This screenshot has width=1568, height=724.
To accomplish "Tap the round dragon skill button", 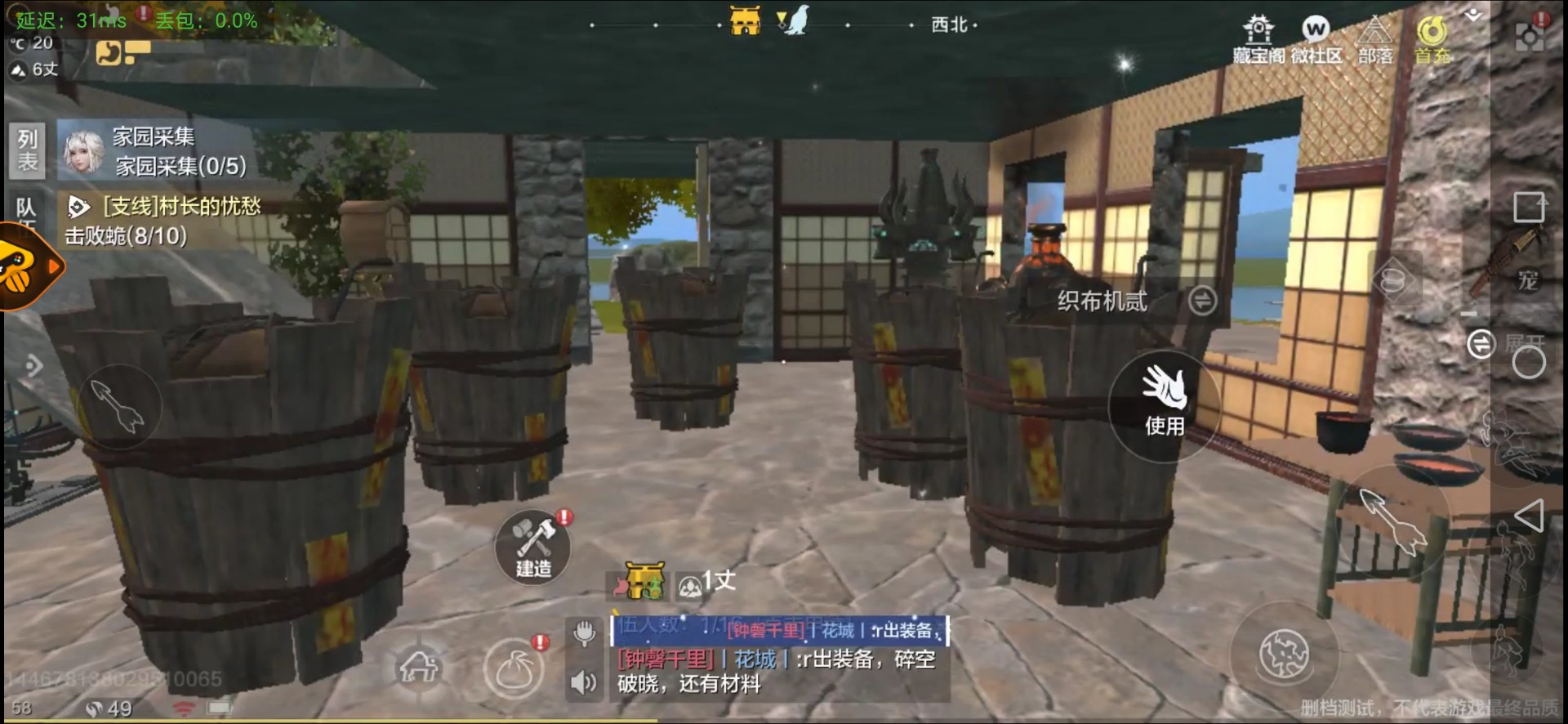I will pos(1284,655).
